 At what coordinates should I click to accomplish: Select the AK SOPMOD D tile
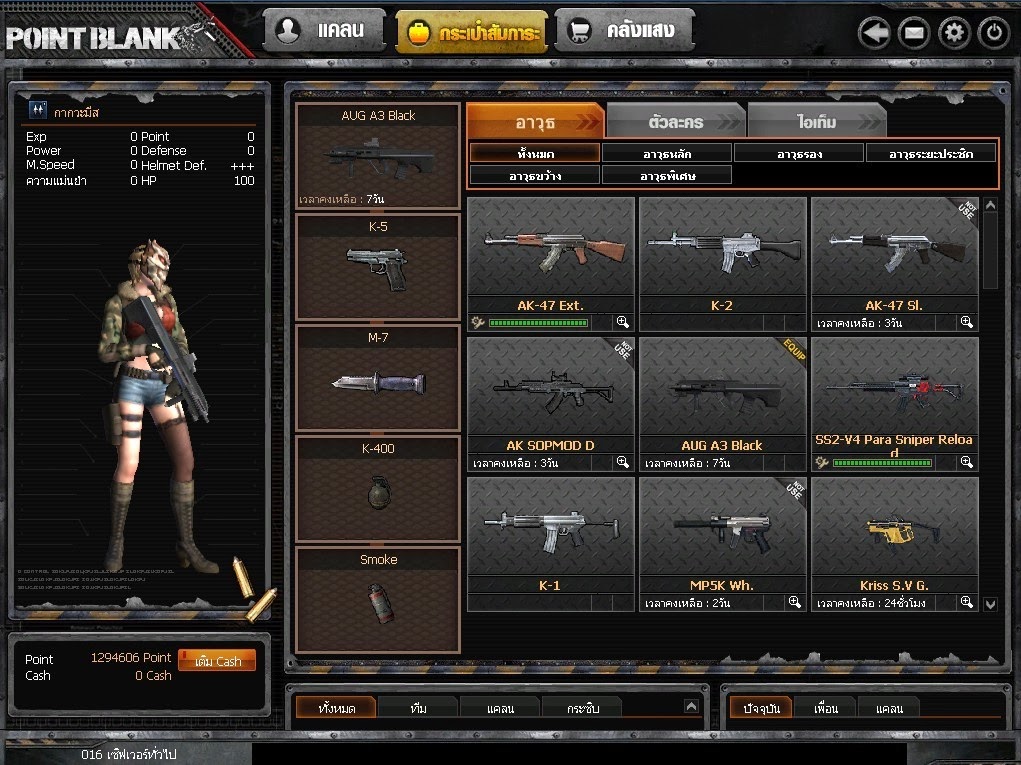[x=551, y=395]
